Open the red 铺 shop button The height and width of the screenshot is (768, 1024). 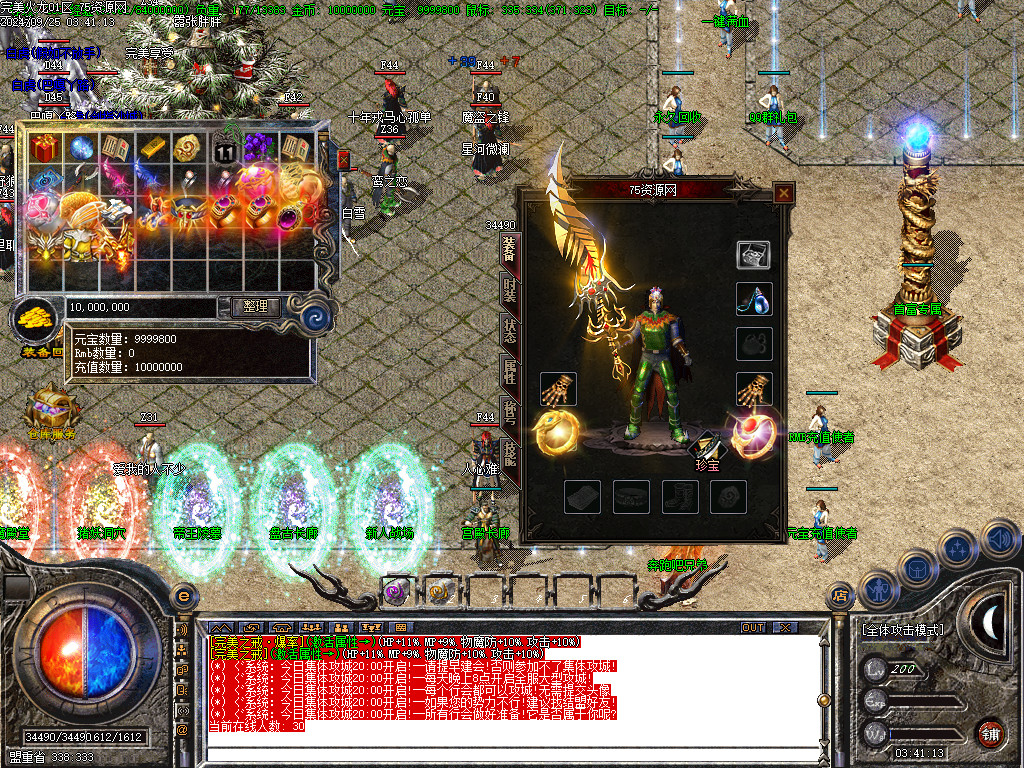(989, 732)
